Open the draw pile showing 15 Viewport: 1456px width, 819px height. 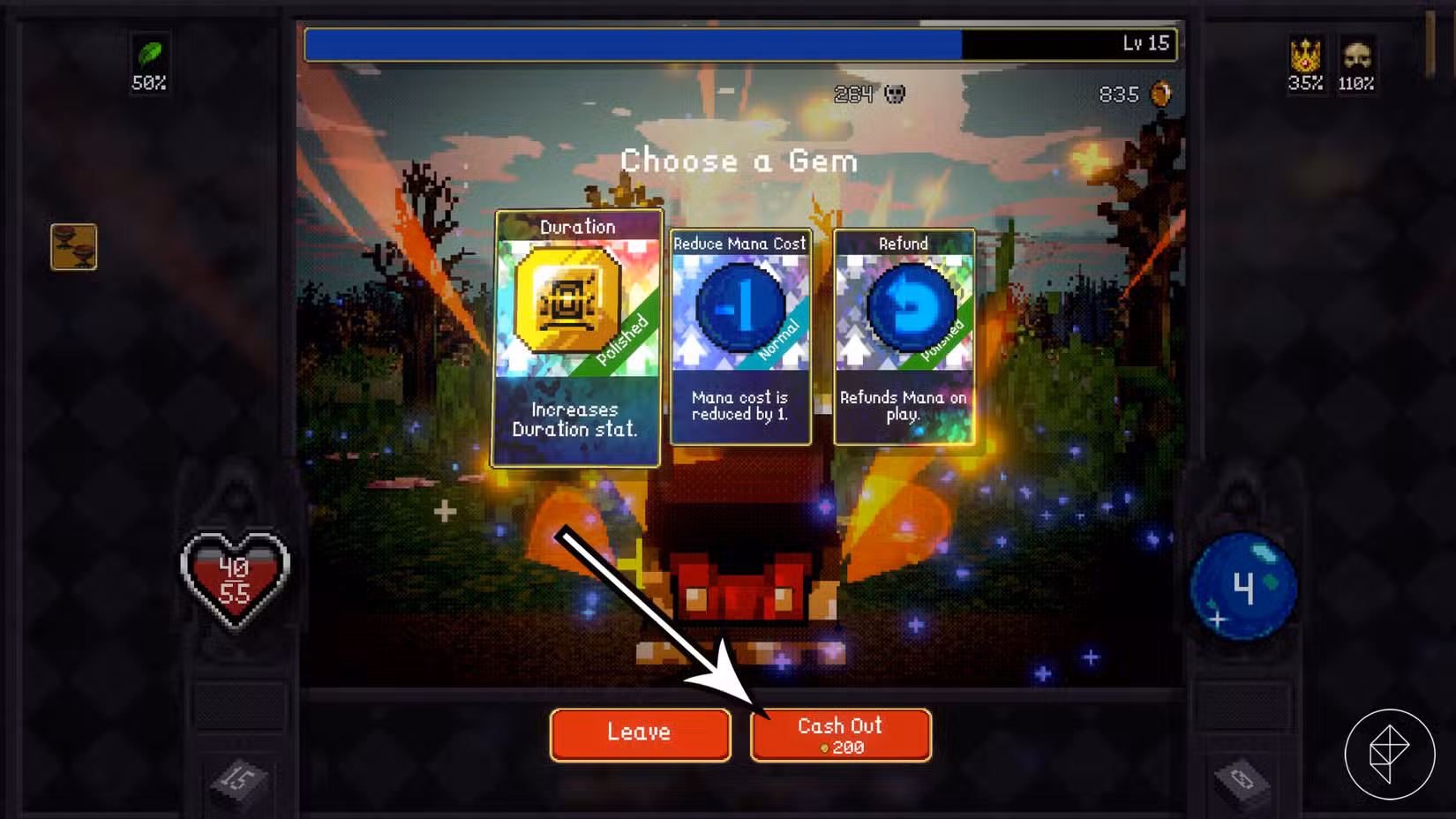point(237,779)
